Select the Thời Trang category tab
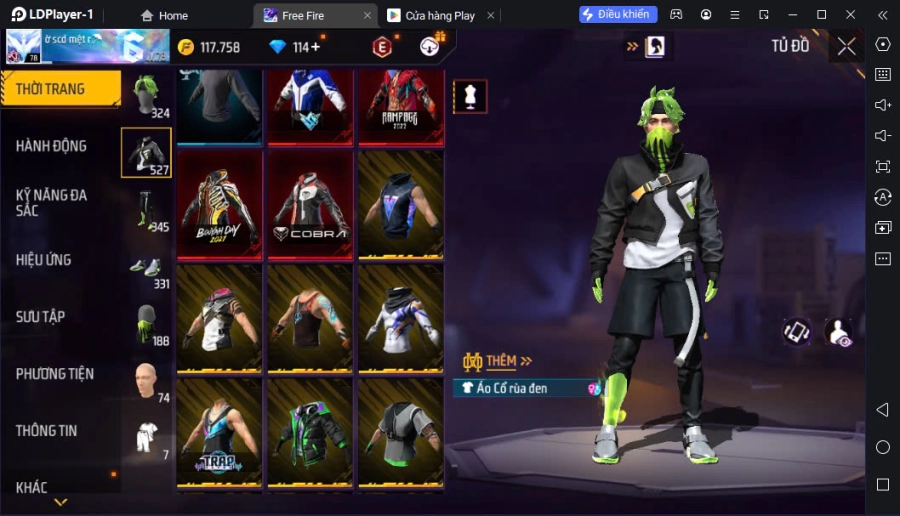The image size is (900, 516). click(60, 89)
